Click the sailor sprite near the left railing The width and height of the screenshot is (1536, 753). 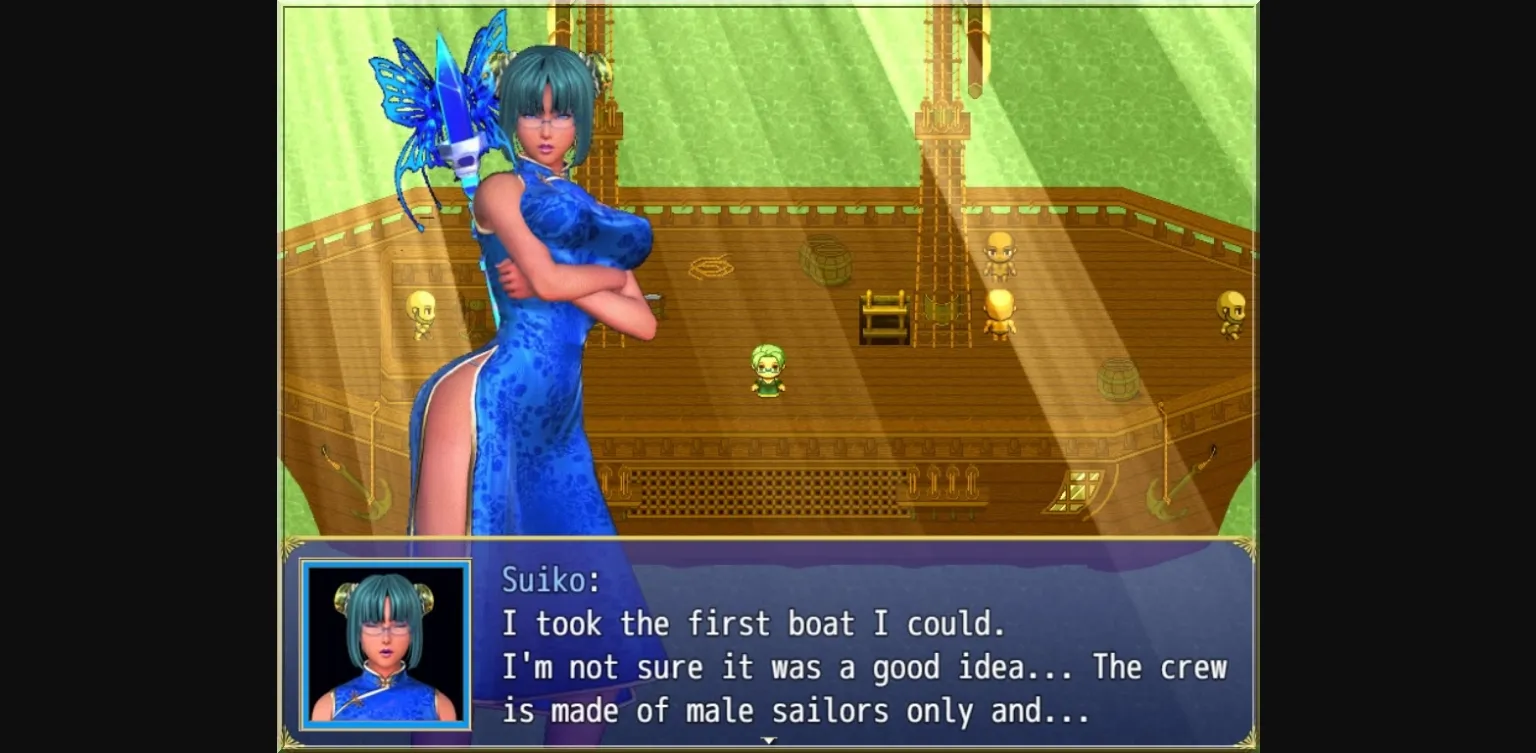(420, 315)
